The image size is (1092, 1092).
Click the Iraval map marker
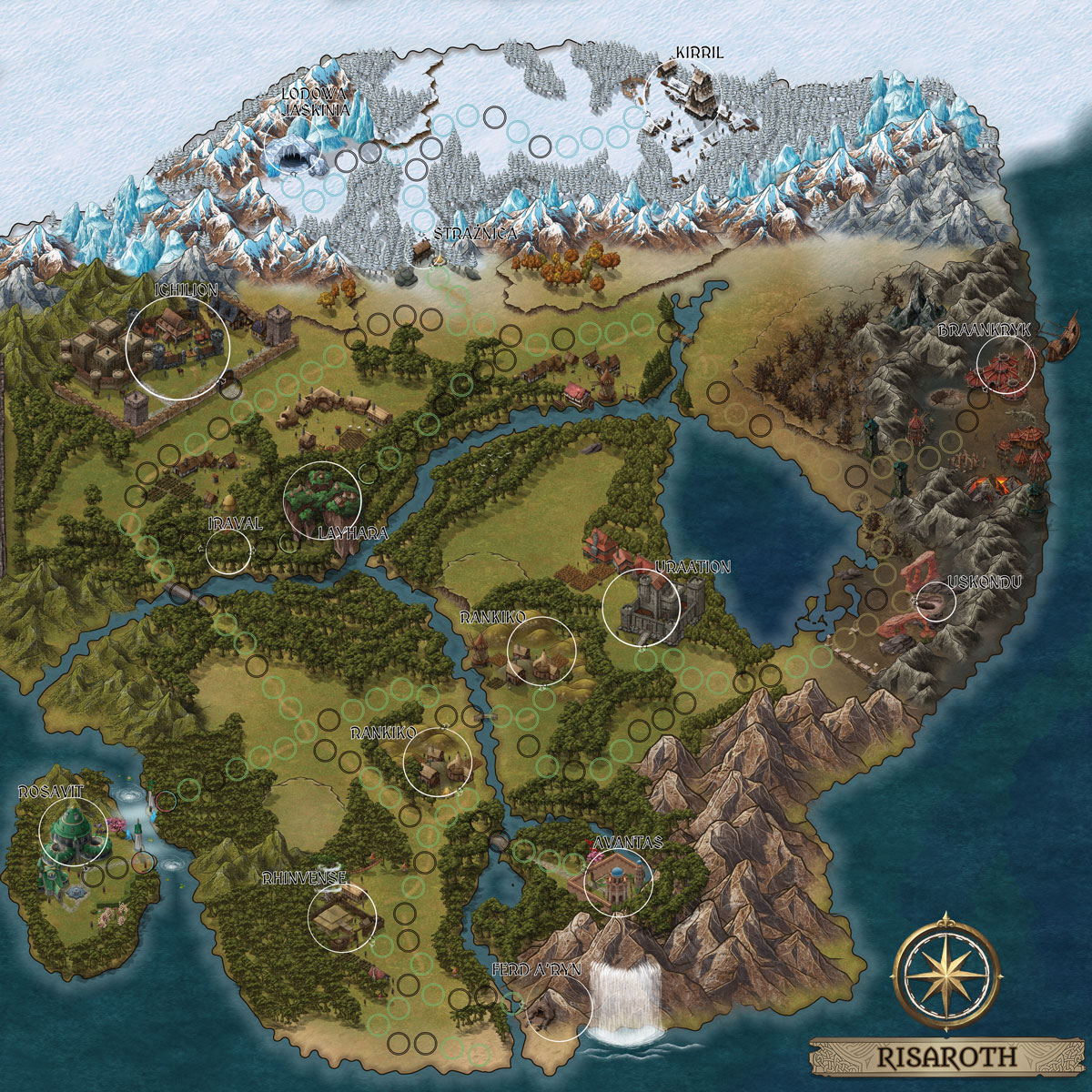click(228, 550)
